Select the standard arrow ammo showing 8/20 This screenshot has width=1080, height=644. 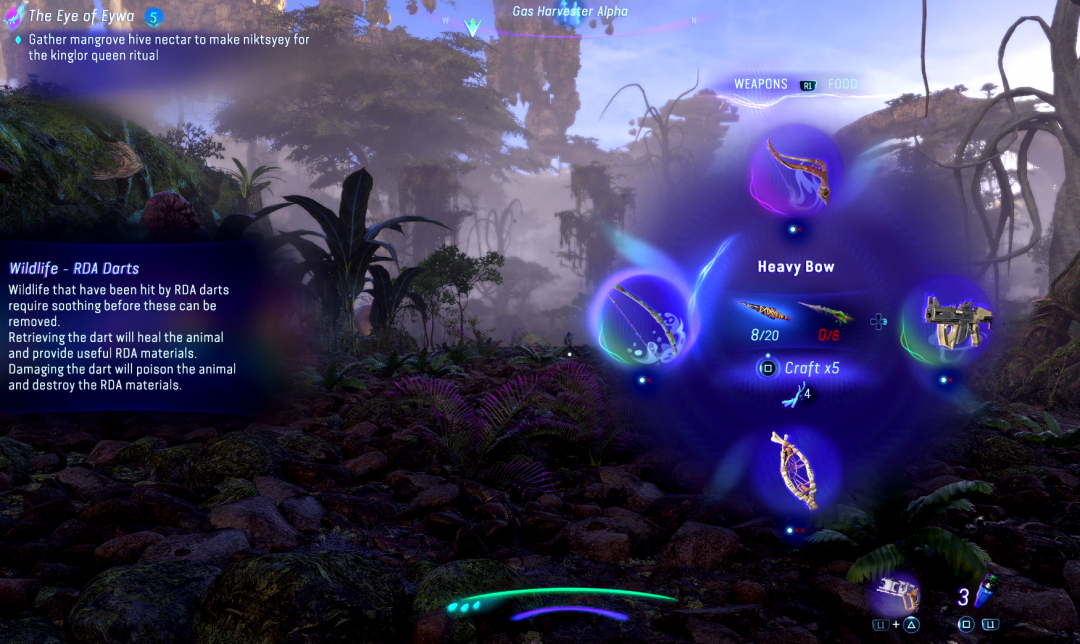pyautogui.click(x=765, y=313)
